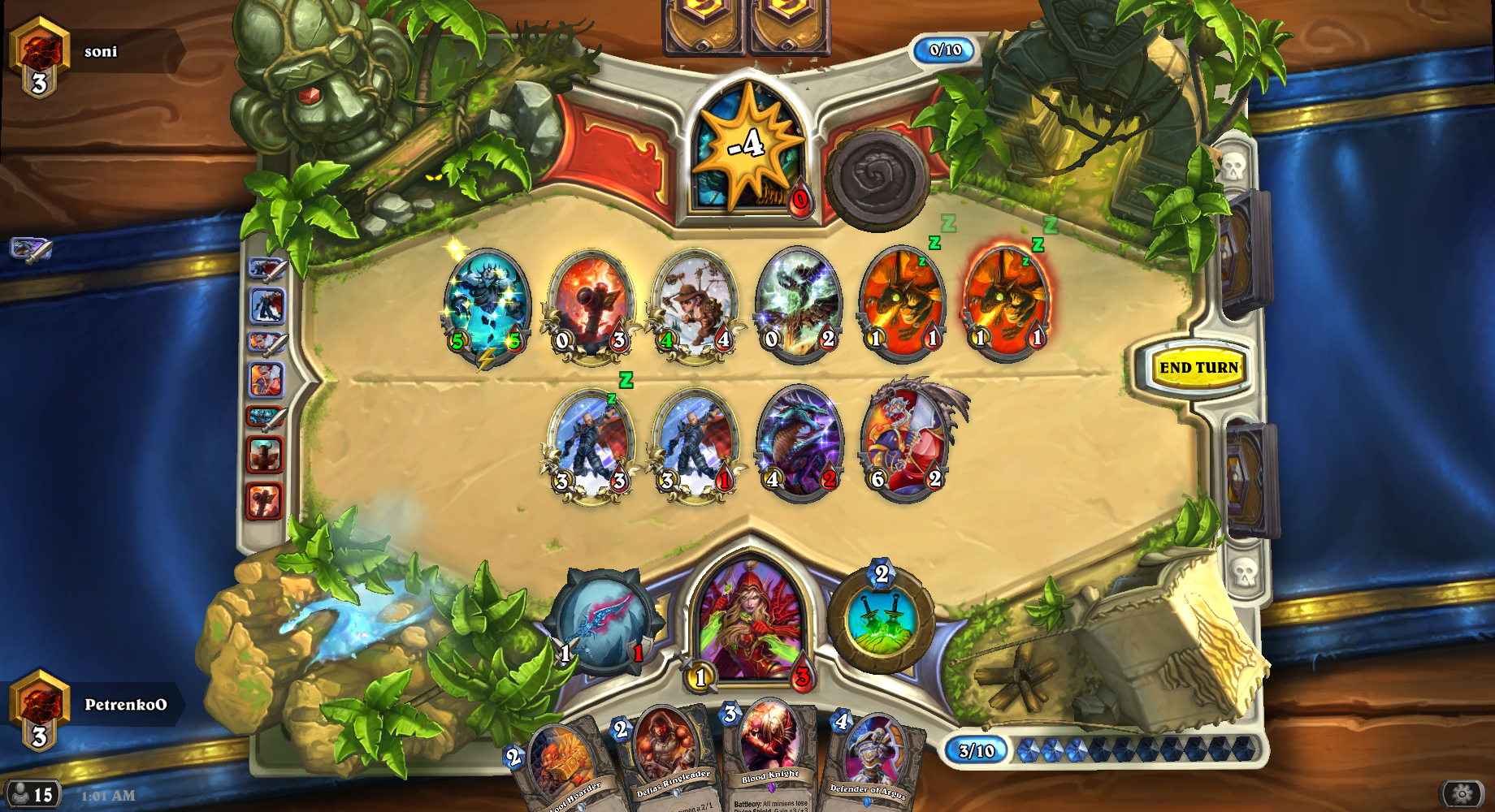Select your friendly 6/2 minion
This screenshot has width=1495, height=812.
[x=906, y=441]
